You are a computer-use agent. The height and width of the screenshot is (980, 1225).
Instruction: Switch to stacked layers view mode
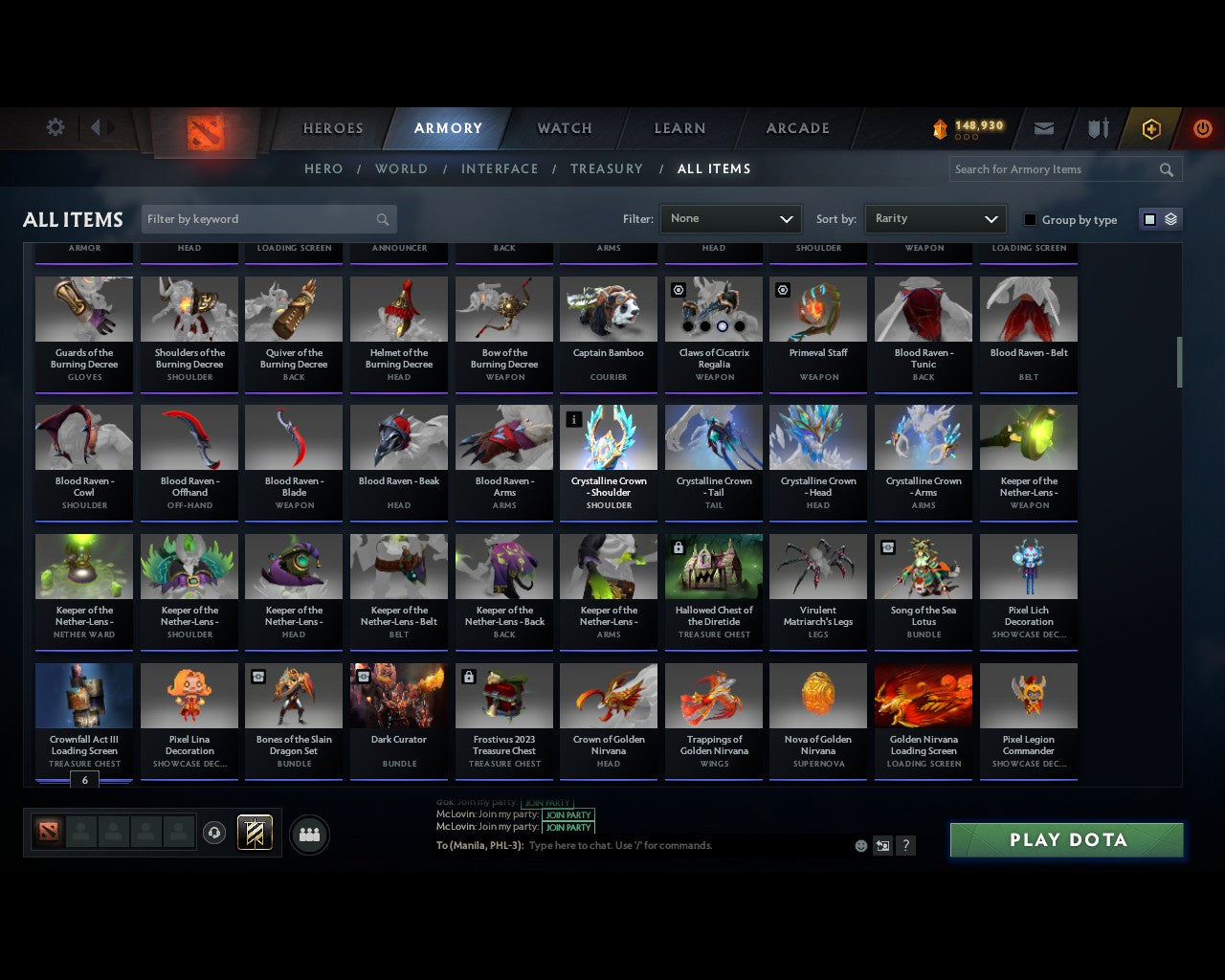pyautogui.click(x=1169, y=218)
